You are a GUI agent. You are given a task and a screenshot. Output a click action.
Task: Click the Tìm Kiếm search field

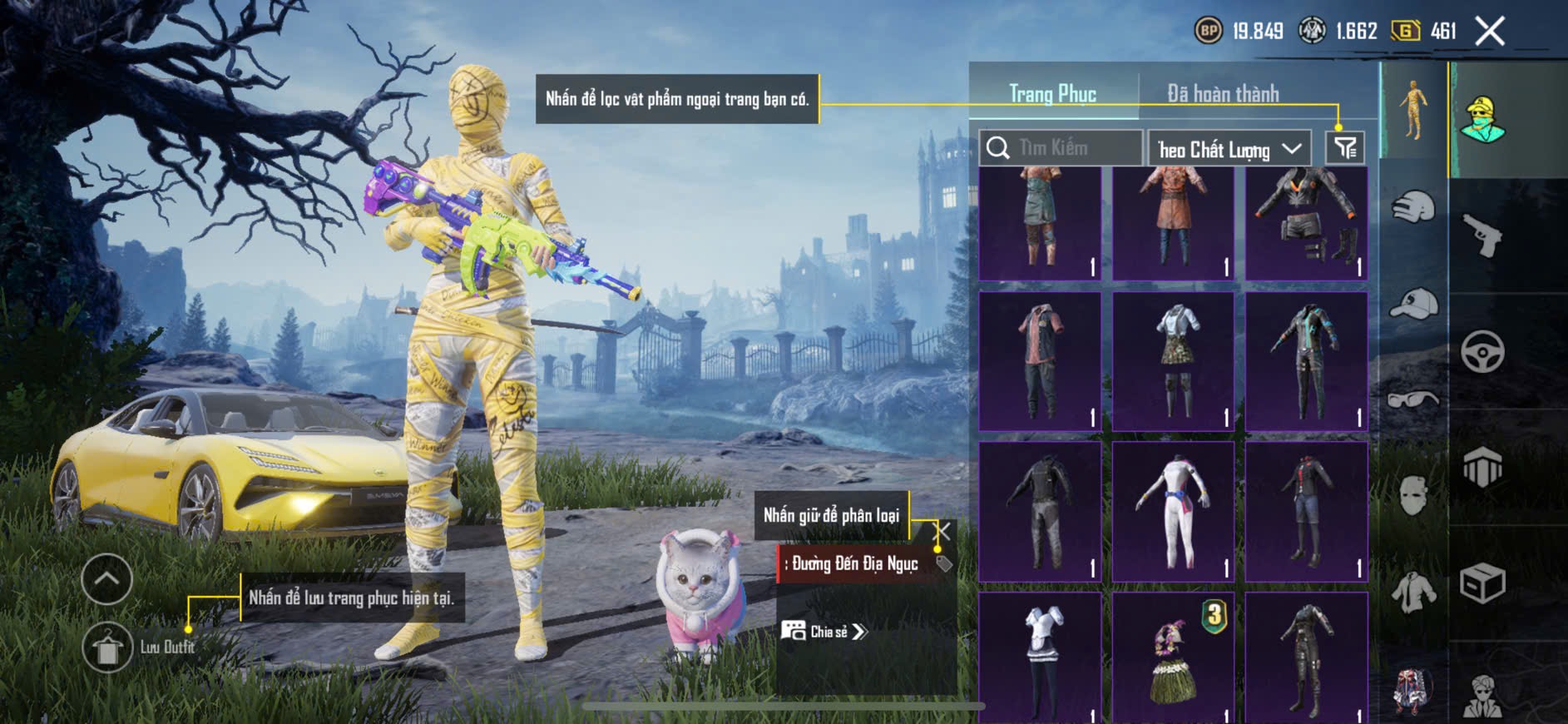[1061, 148]
